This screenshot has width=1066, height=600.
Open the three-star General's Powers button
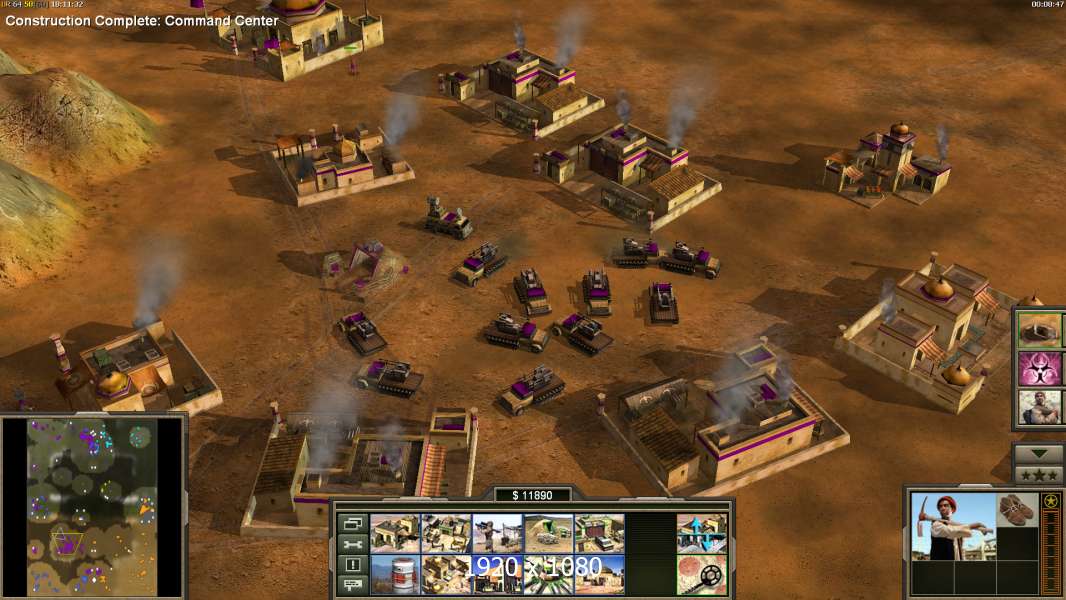(x=1039, y=474)
